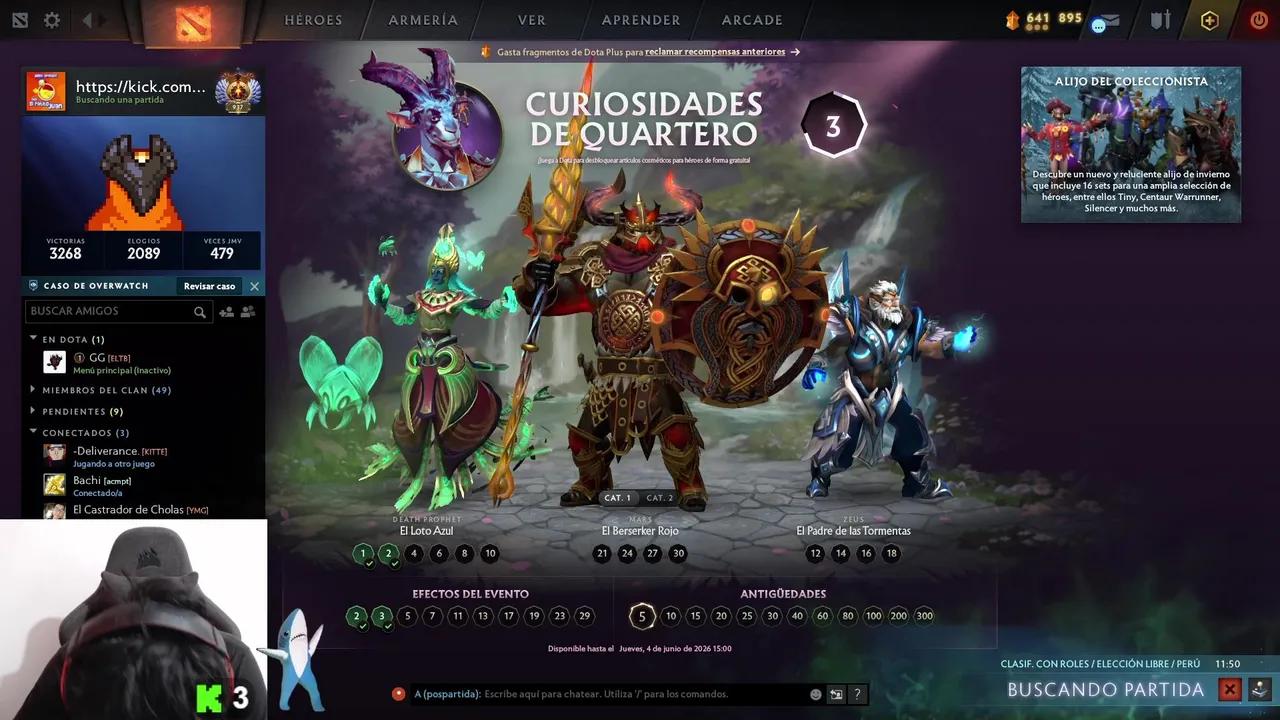Click the Revisar caso button
The height and width of the screenshot is (720, 1280).
coord(208,286)
